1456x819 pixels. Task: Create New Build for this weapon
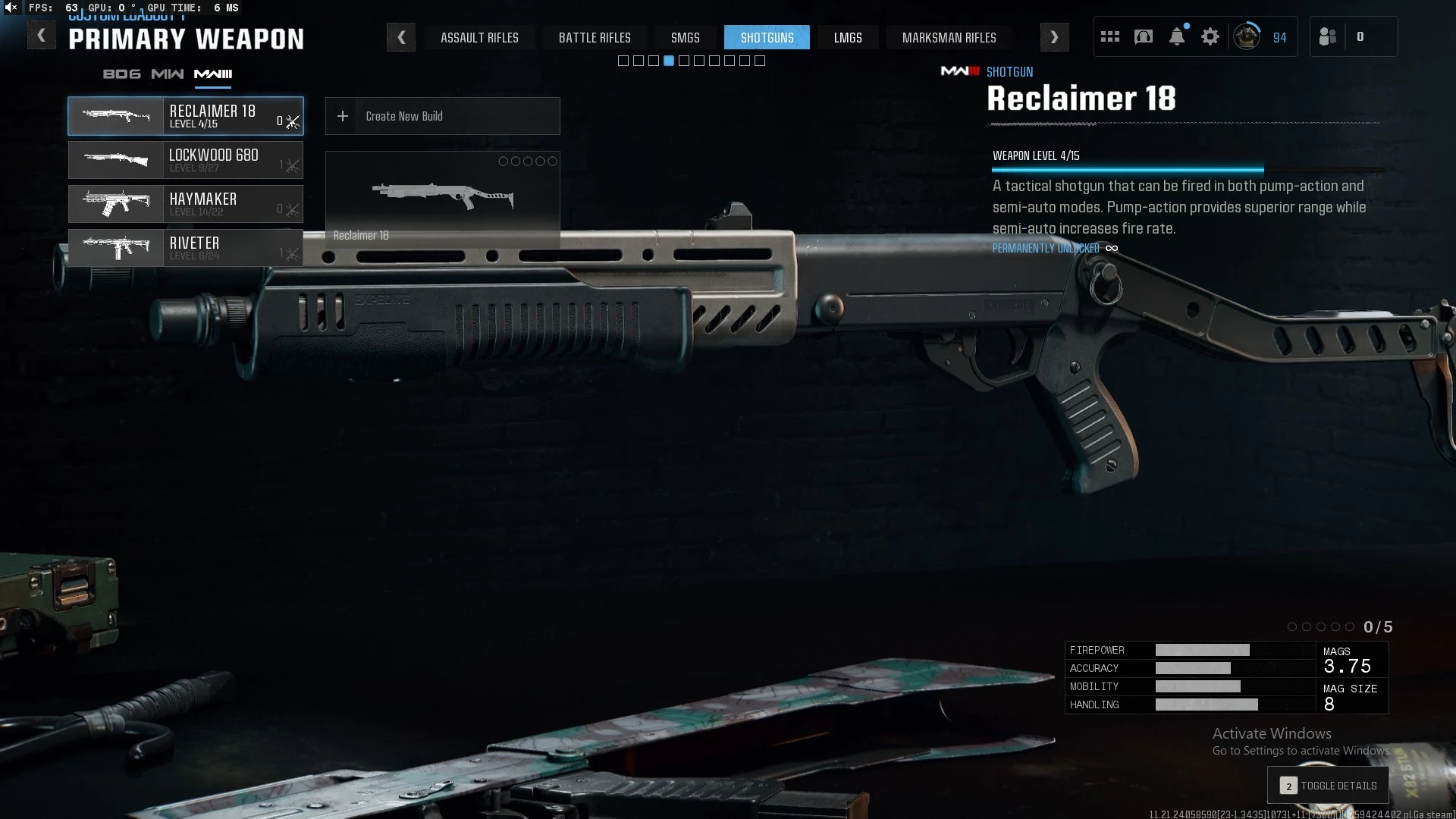coord(442,116)
